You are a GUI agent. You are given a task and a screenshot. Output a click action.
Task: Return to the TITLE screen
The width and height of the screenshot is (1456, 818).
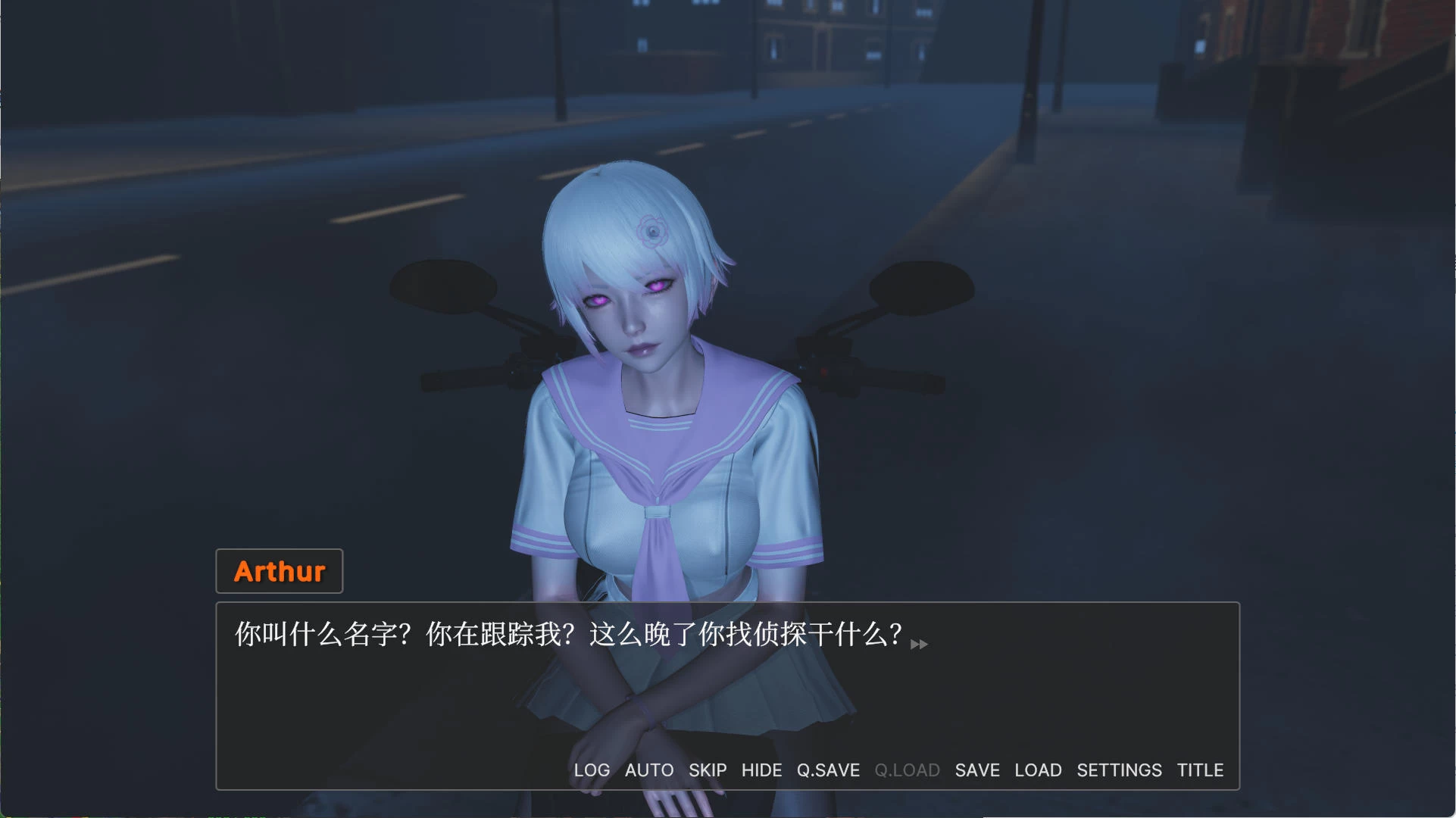tap(1200, 770)
